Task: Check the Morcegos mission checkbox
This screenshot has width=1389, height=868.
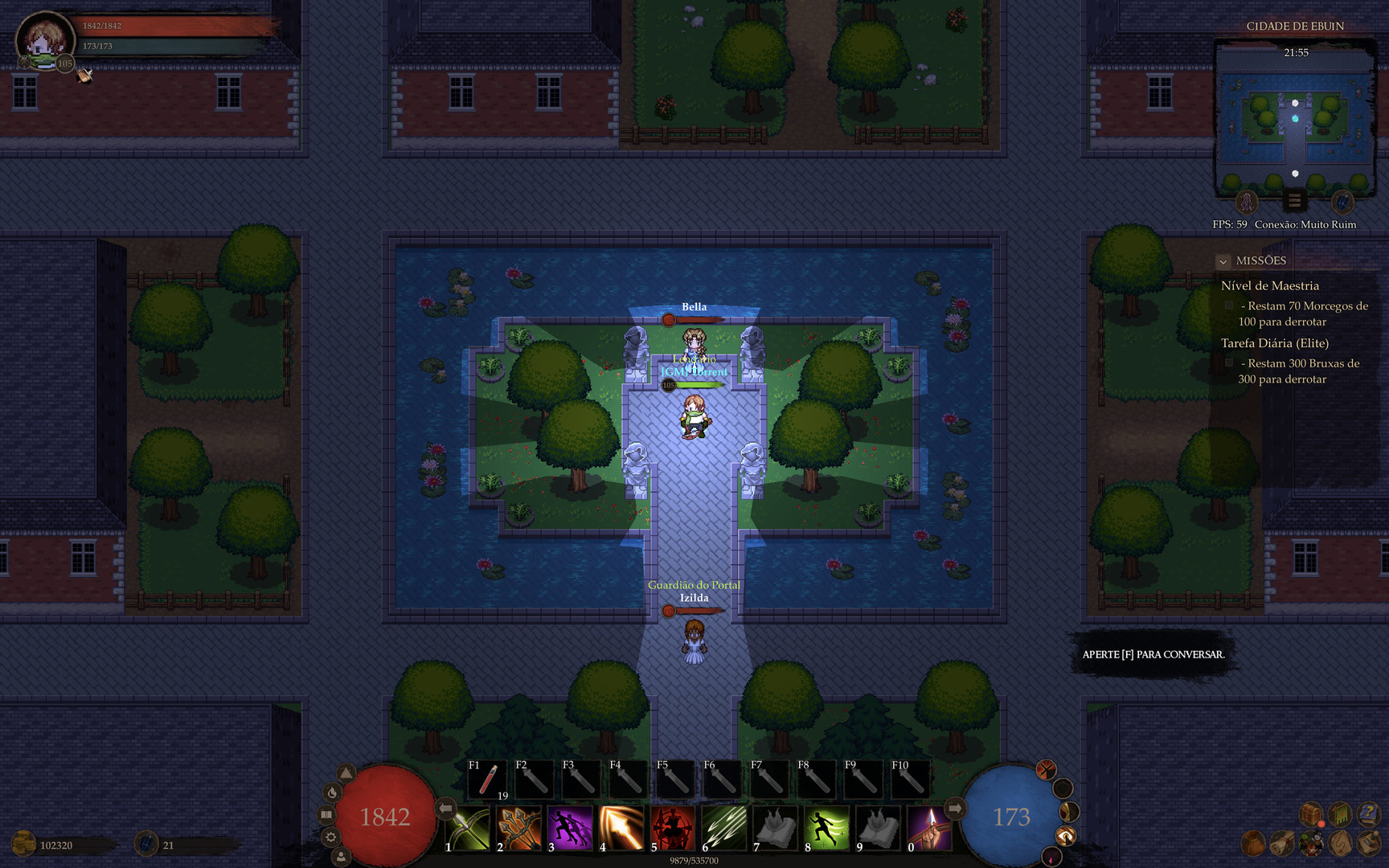Action: pos(1229,305)
